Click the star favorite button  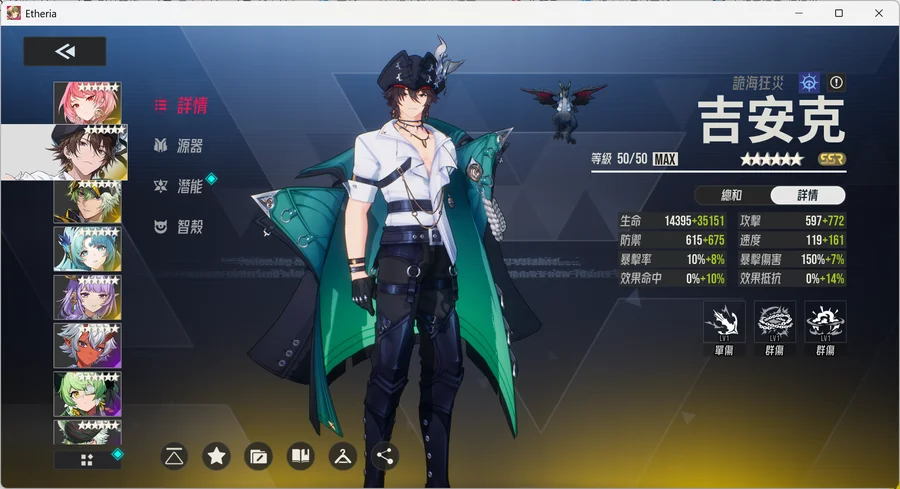pos(216,457)
